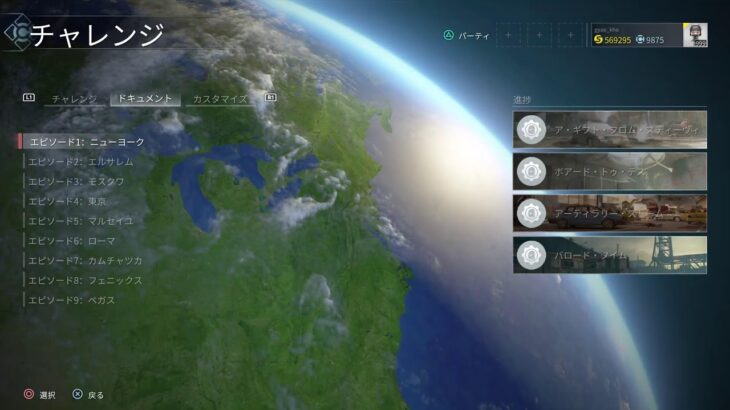
Task: Select the ボアード・トゥ・デス document
Action: click(610, 171)
